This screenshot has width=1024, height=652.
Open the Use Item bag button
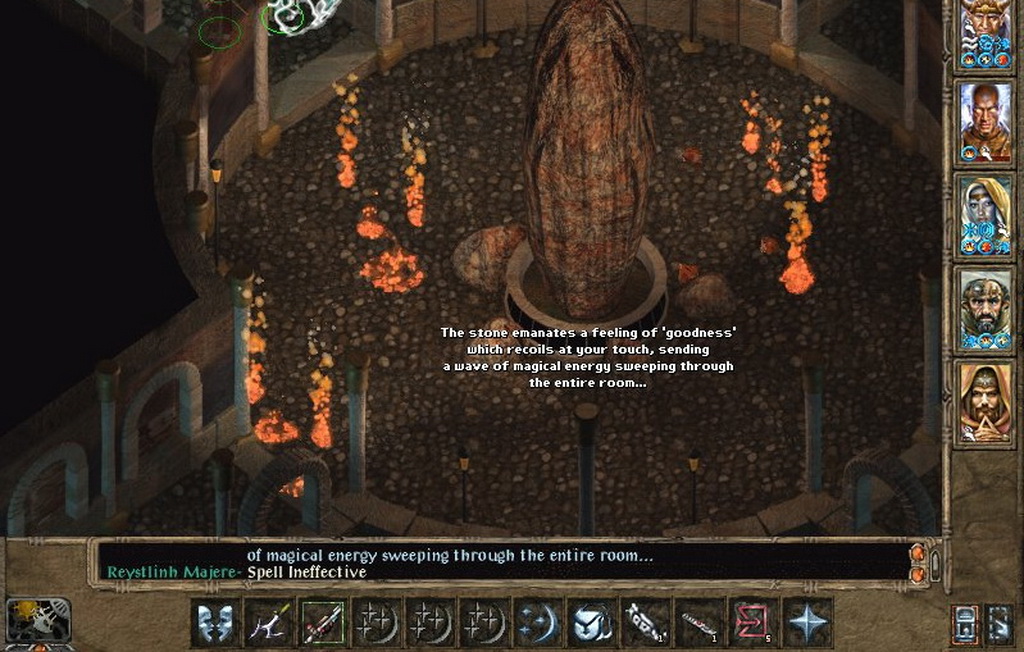pos(592,623)
